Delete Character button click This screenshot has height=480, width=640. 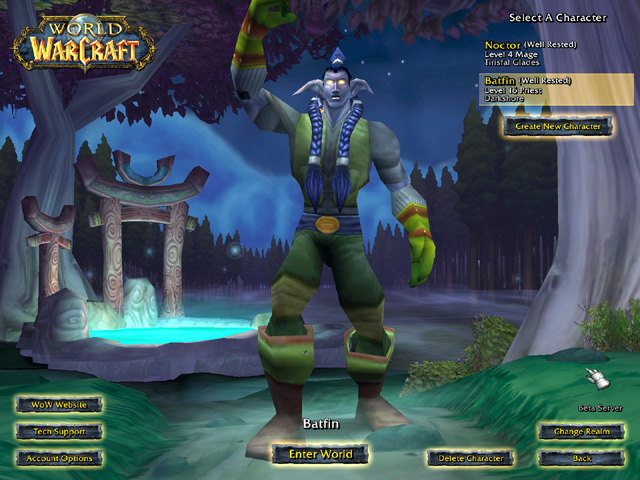470,458
